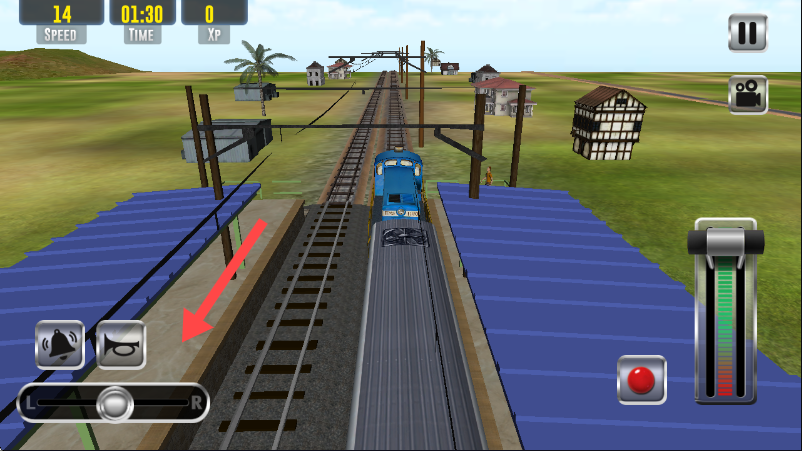
Task: Ring the train bell
Action: tap(60, 345)
